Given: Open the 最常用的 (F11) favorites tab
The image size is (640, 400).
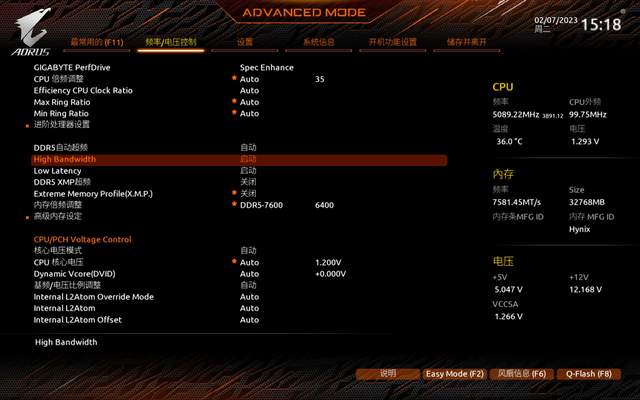Looking at the screenshot, I should pos(95,43).
